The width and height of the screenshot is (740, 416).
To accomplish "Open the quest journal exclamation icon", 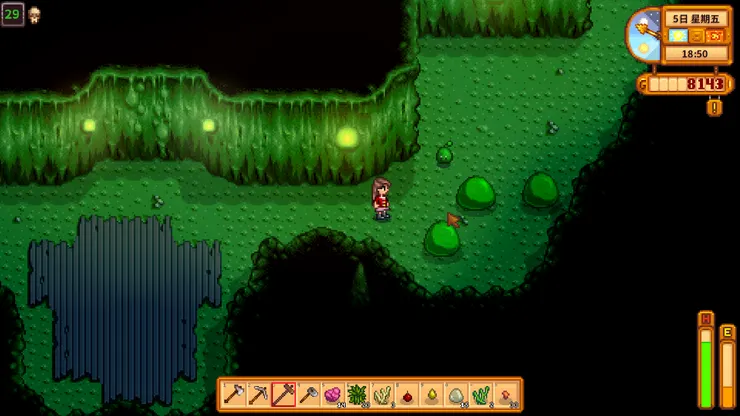I will click(714, 107).
